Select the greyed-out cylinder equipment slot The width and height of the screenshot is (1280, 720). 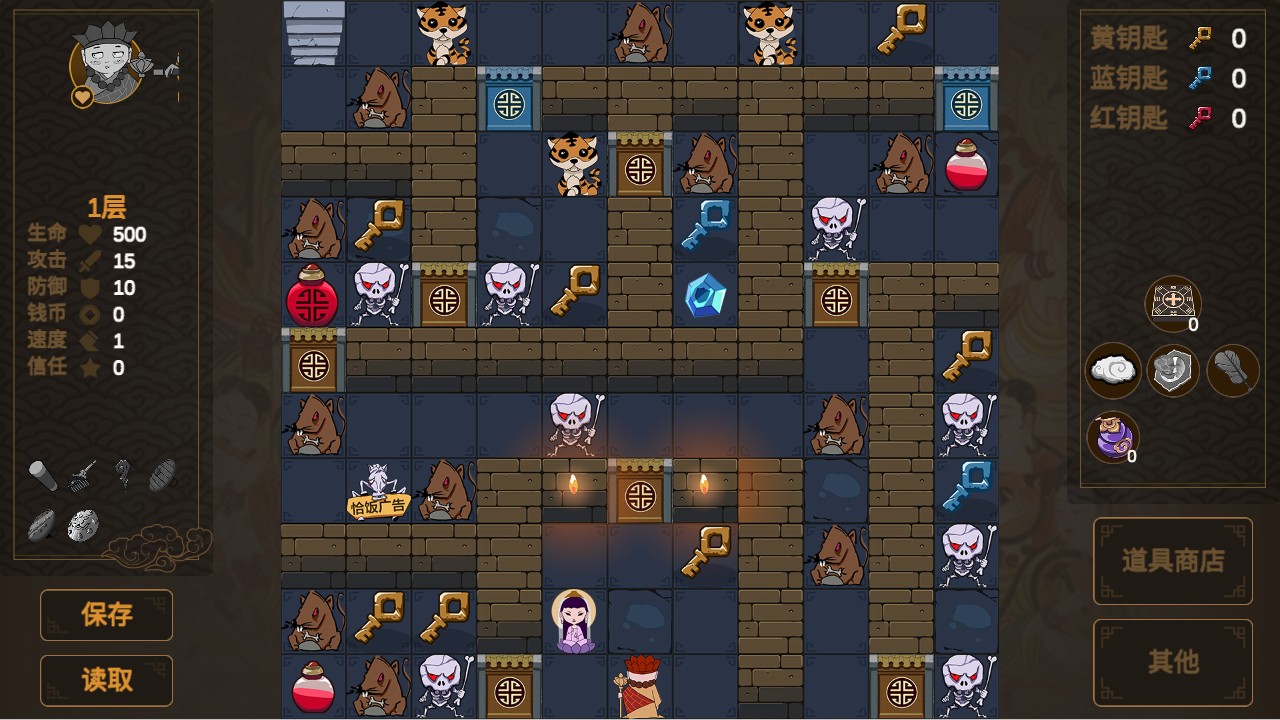click(42, 476)
